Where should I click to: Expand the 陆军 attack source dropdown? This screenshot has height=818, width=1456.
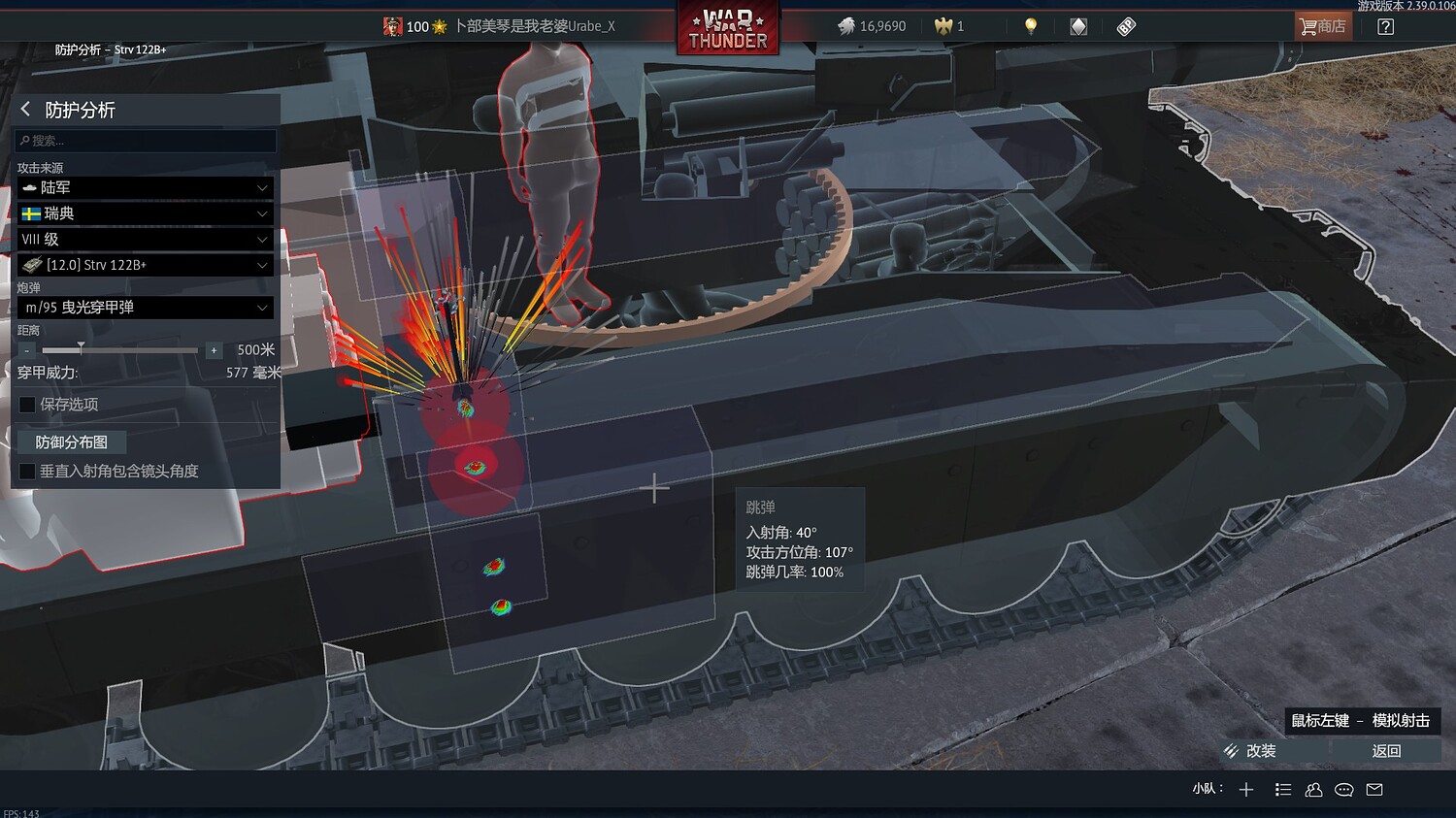[x=145, y=187]
